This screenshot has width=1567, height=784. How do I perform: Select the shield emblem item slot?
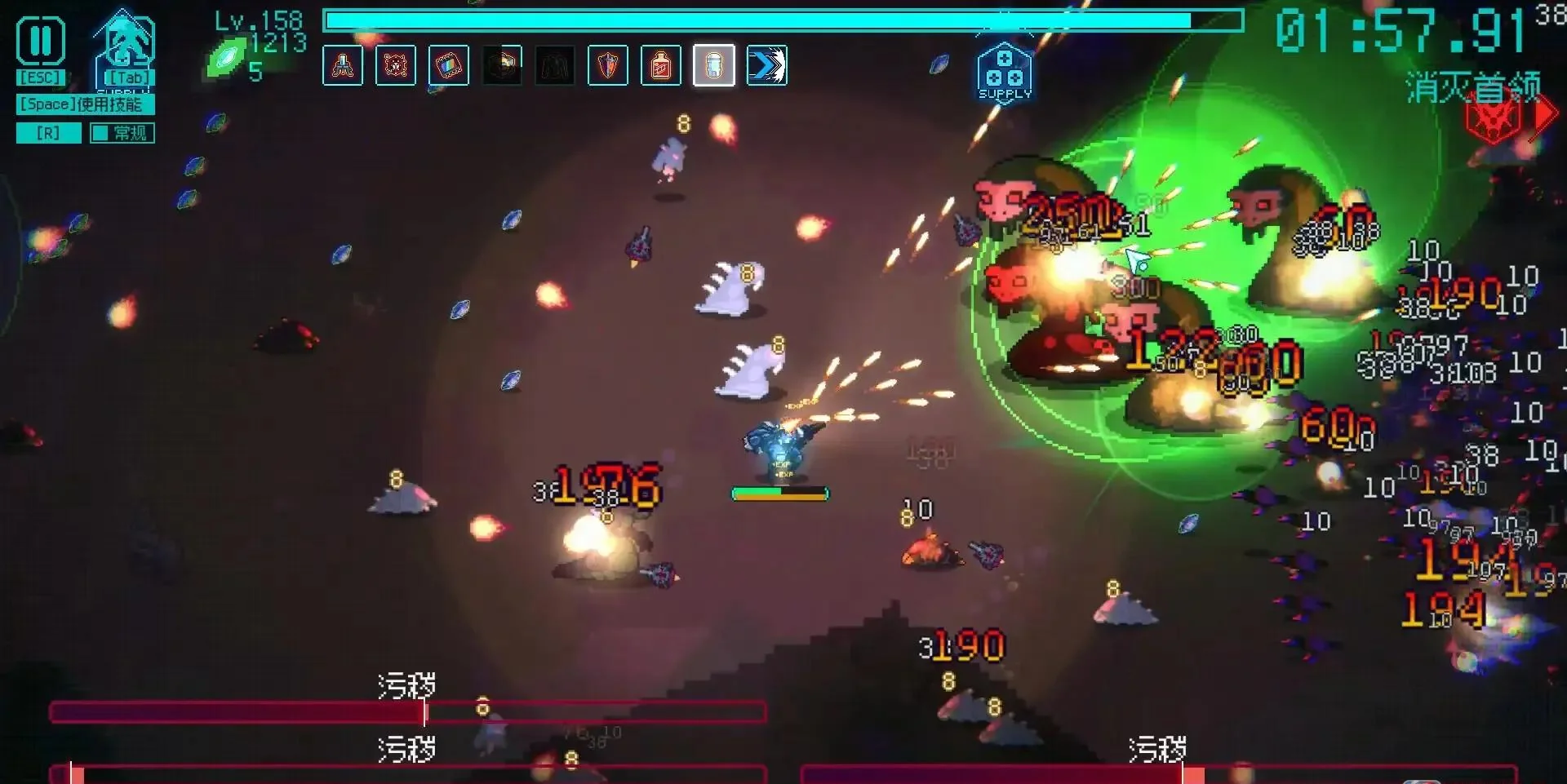tap(608, 65)
